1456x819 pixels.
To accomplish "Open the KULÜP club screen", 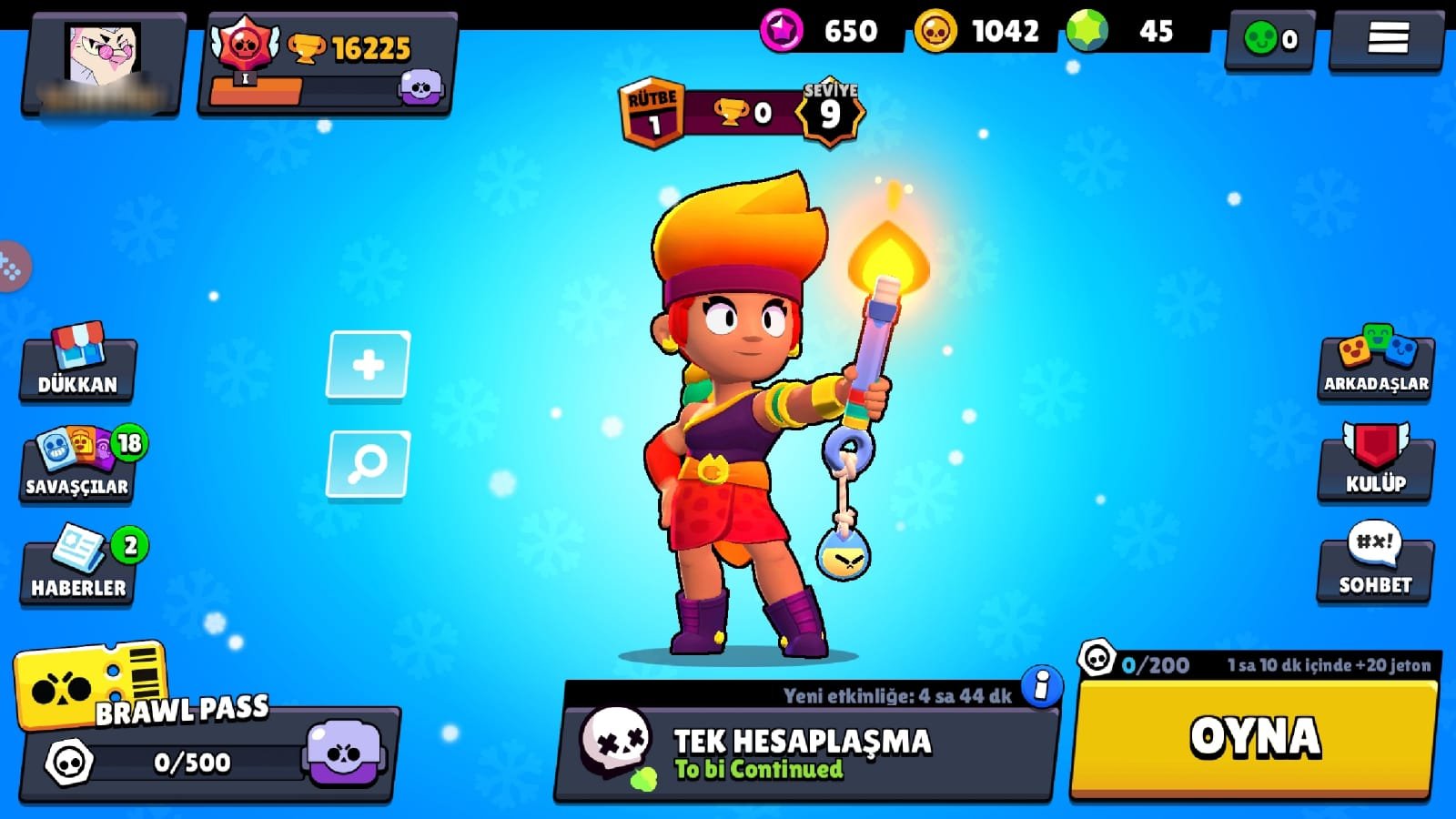I will click(1376, 464).
